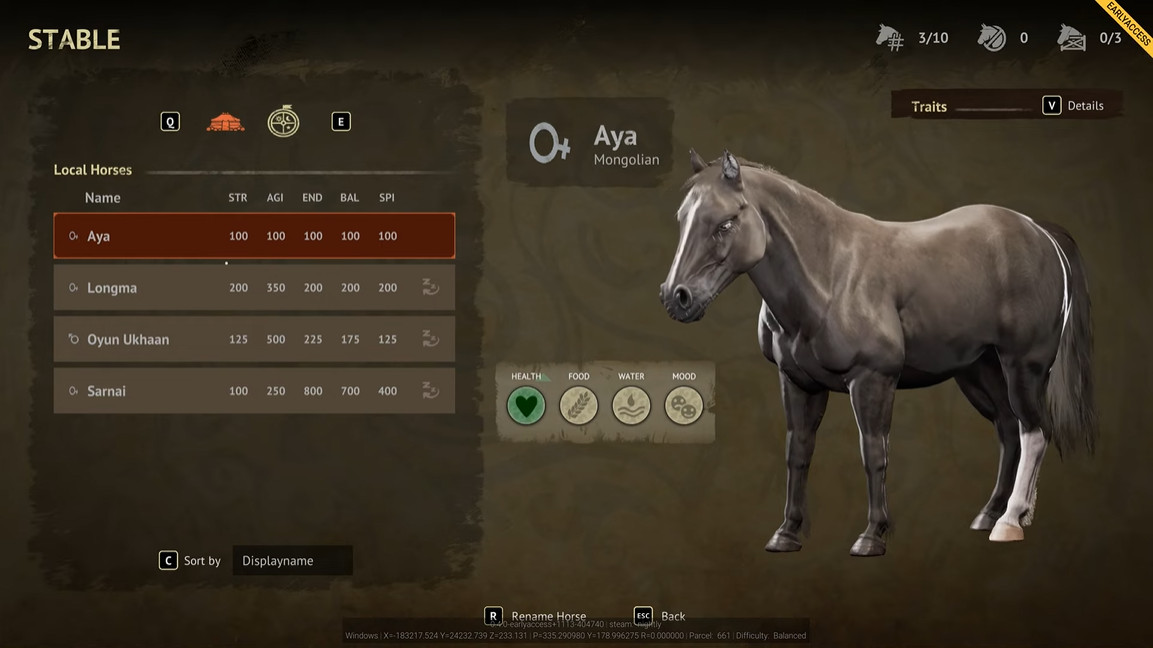
Task: Sort horses by the STR column
Action: [238, 198]
